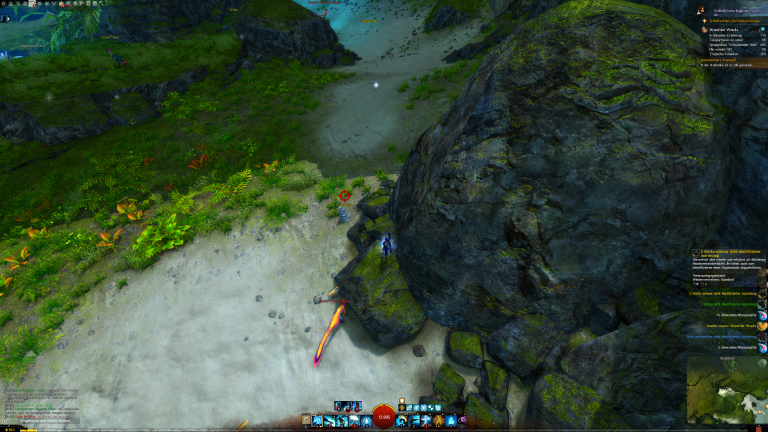768x432 pixels.
Task: Open the game menu gear icon
Action: pyautogui.click(x=4, y=4)
